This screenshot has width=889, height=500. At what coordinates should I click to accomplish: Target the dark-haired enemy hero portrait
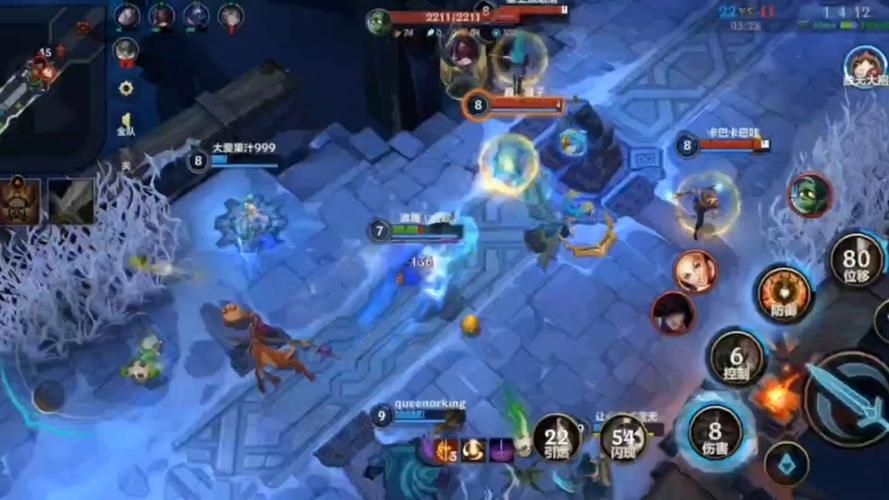[673, 313]
